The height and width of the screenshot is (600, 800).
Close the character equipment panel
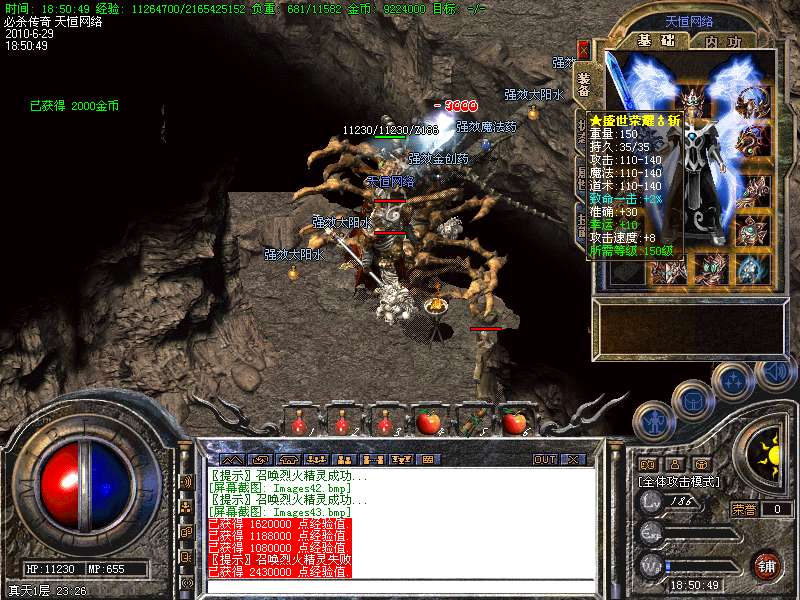583,48
